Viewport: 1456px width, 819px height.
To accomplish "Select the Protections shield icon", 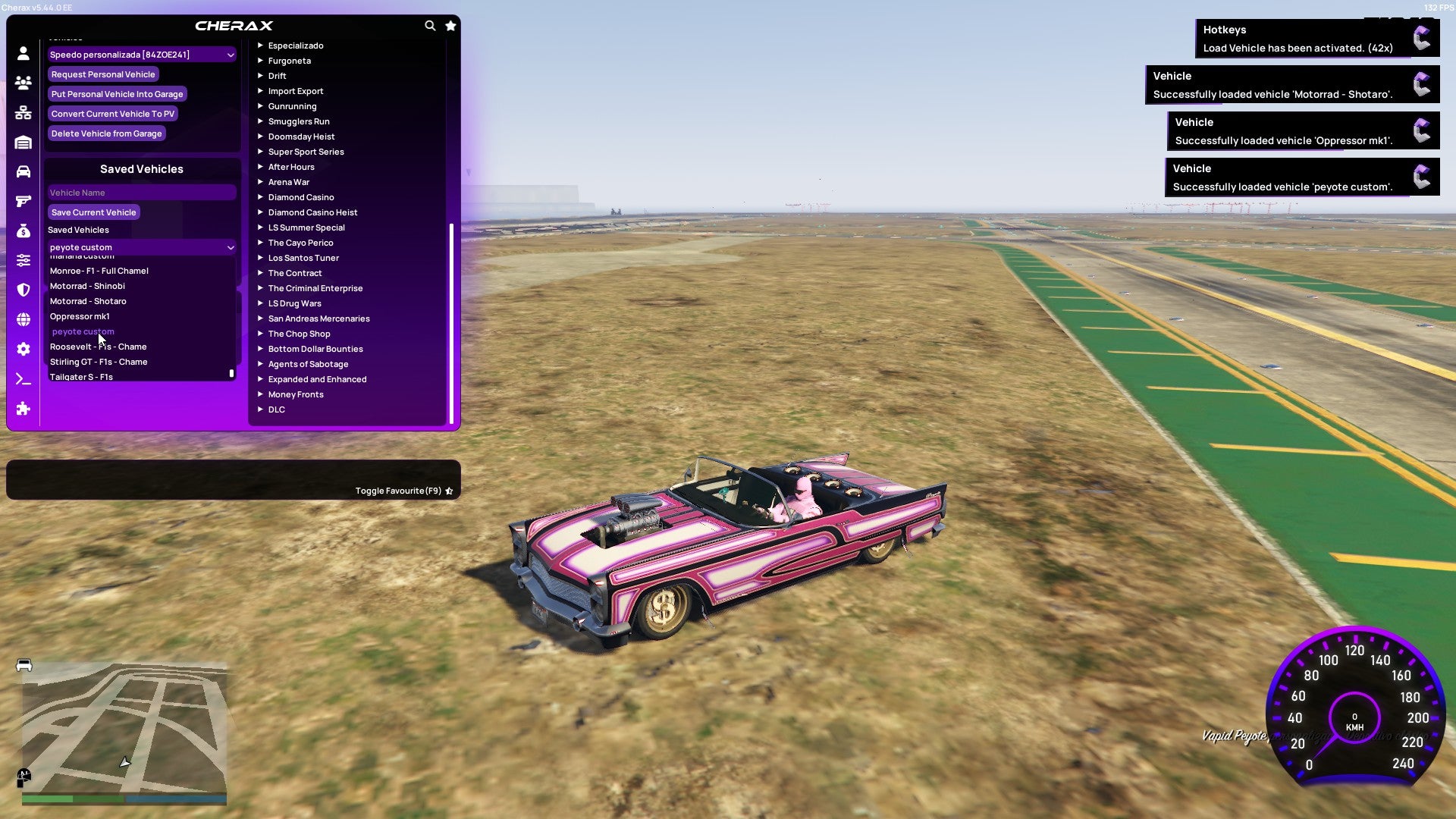I will (23, 290).
